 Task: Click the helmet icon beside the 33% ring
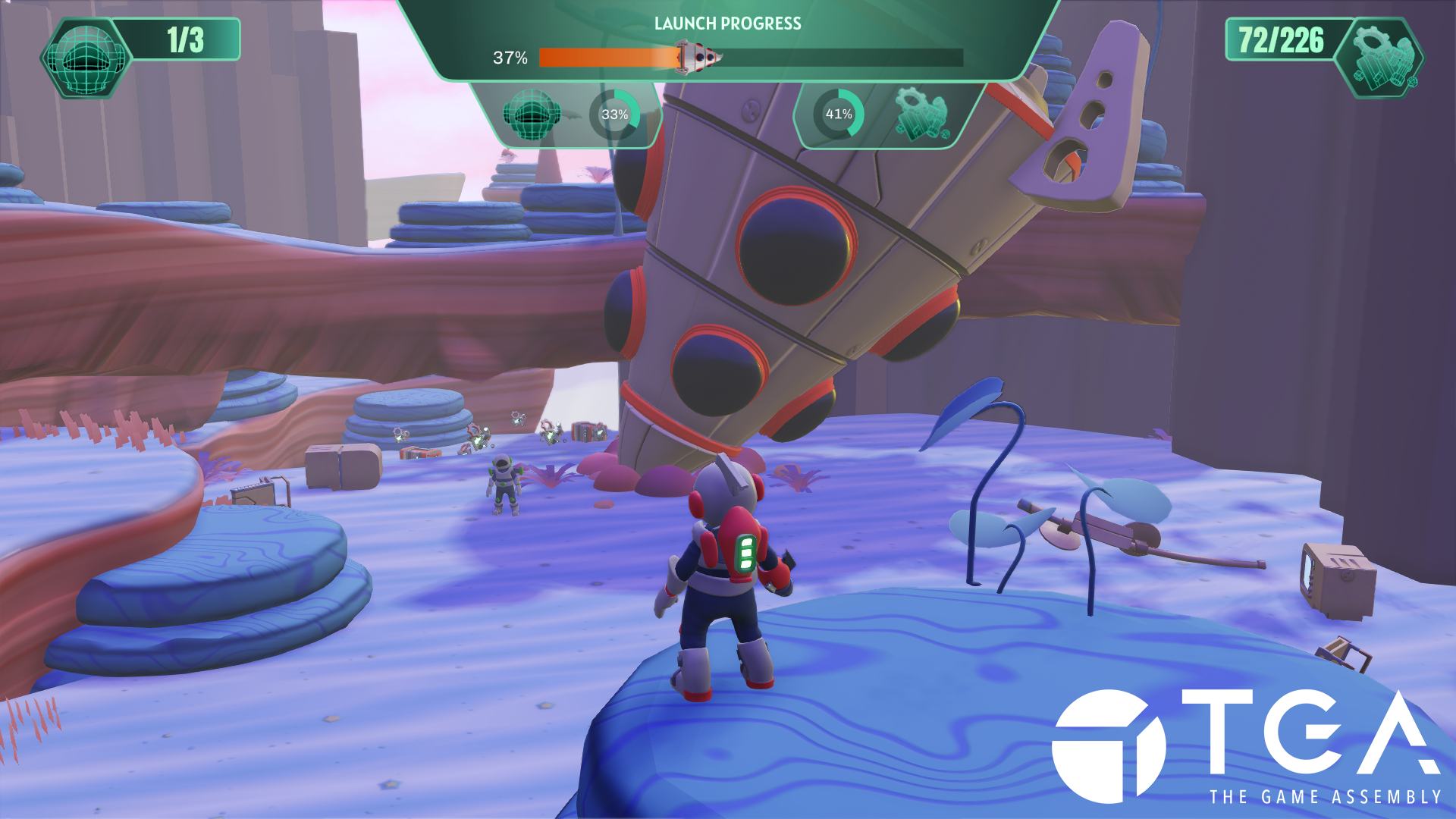click(531, 115)
